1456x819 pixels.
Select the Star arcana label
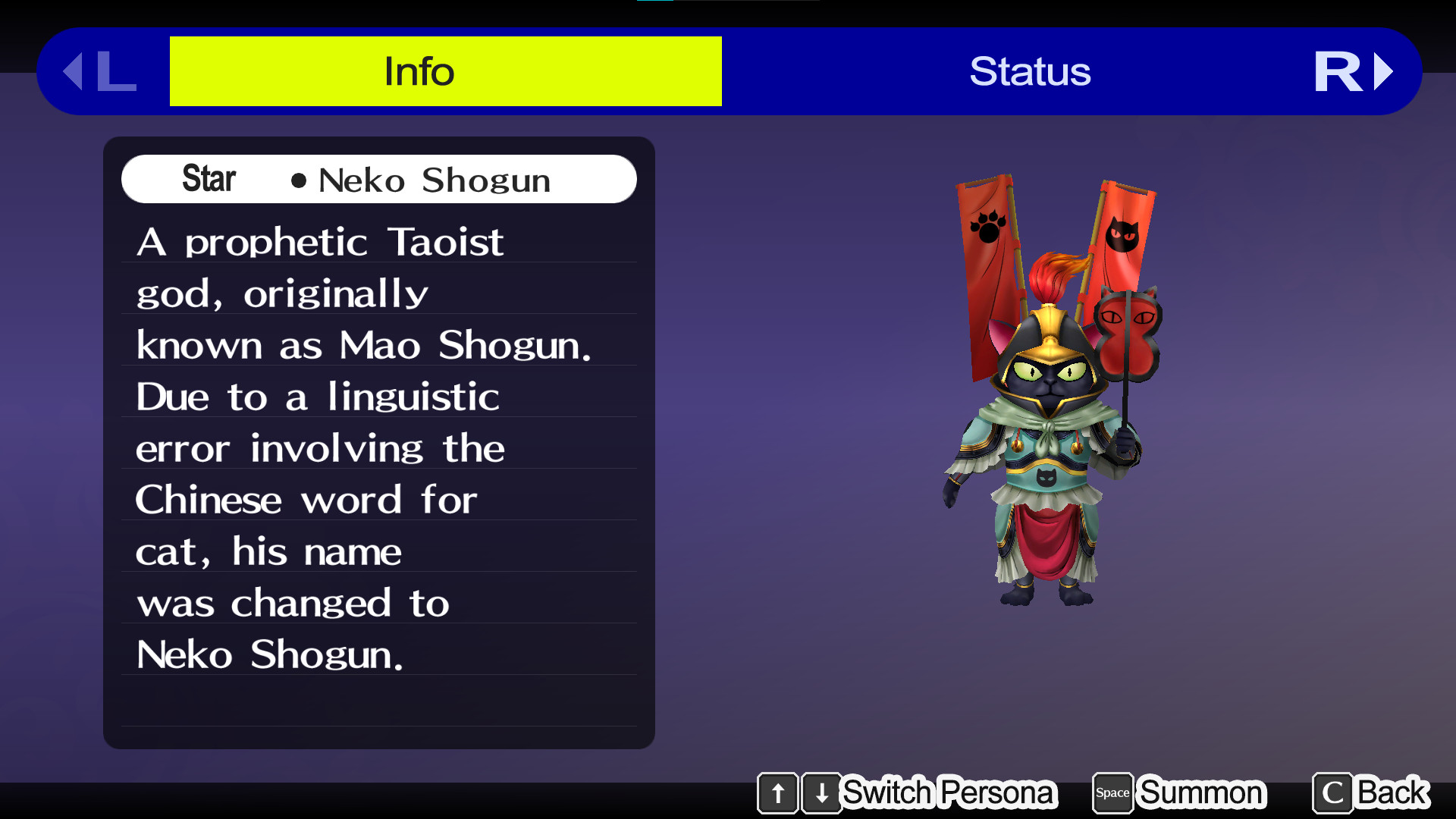coord(209,179)
